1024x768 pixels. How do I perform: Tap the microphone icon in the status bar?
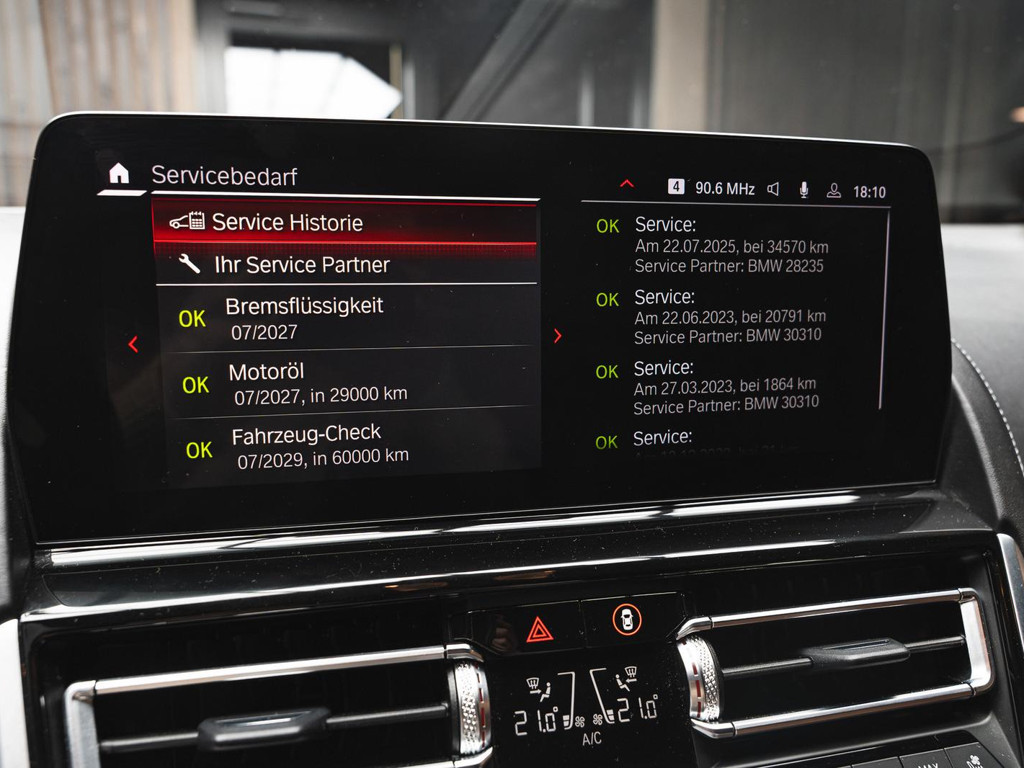click(x=803, y=190)
